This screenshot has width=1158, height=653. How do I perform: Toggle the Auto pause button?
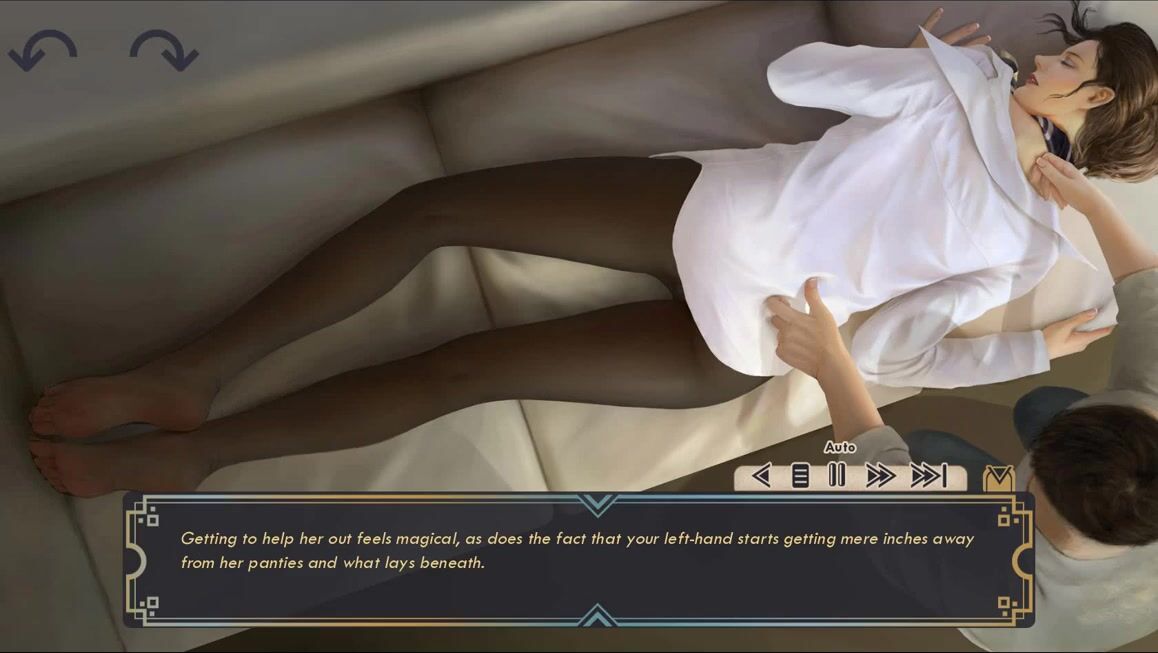(837, 476)
